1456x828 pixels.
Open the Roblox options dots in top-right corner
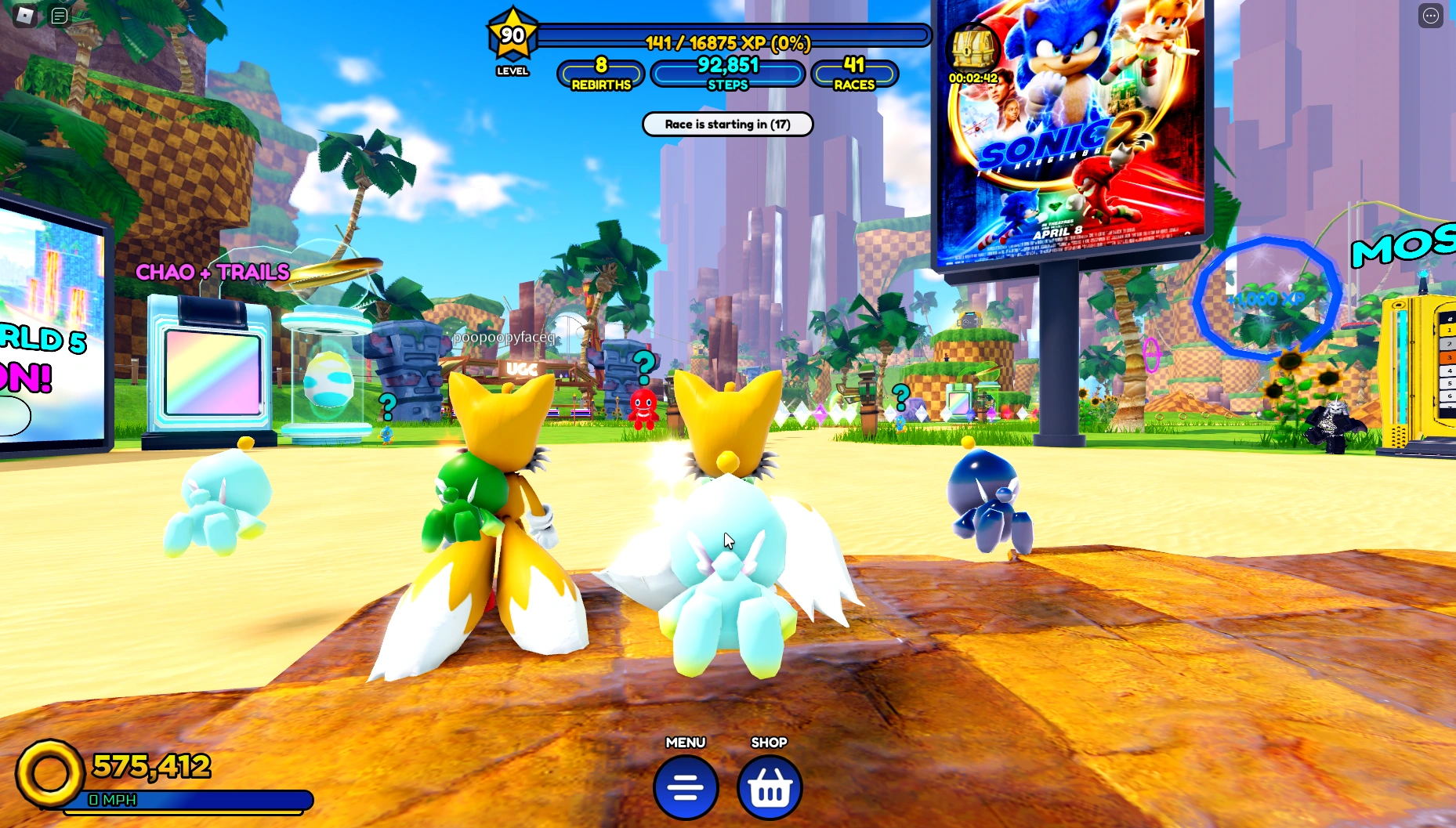point(1432,14)
